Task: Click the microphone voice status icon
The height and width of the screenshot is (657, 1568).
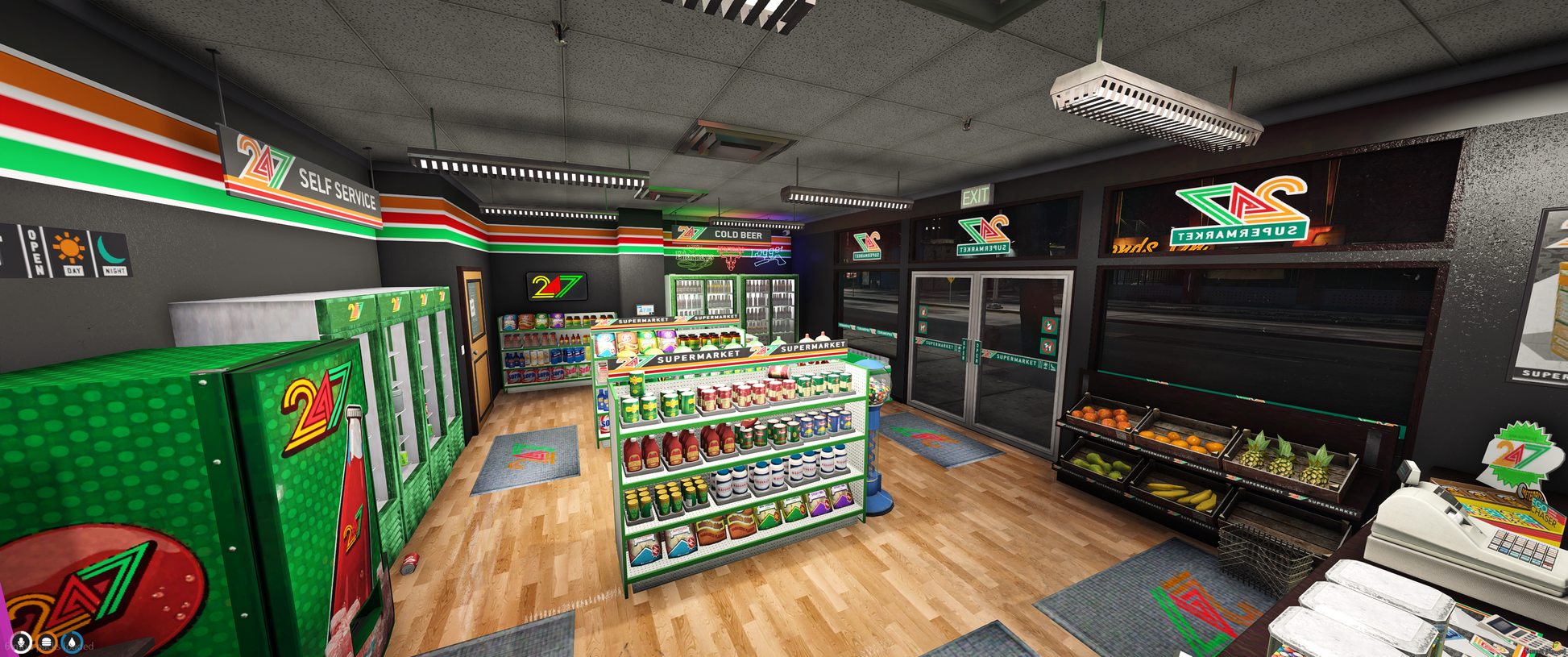Action: point(21,642)
